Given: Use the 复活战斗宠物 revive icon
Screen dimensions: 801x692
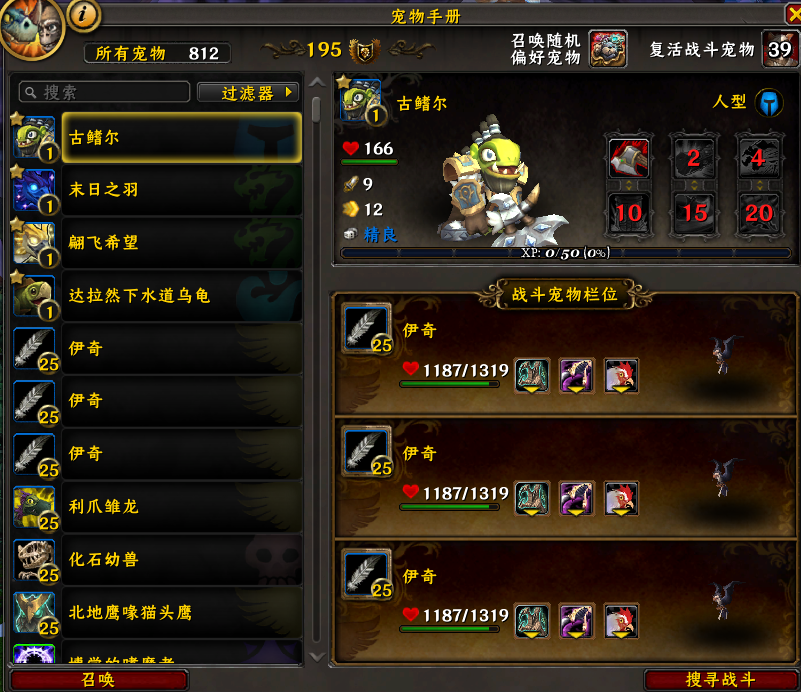Looking at the screenshot, I should [779, 49].
